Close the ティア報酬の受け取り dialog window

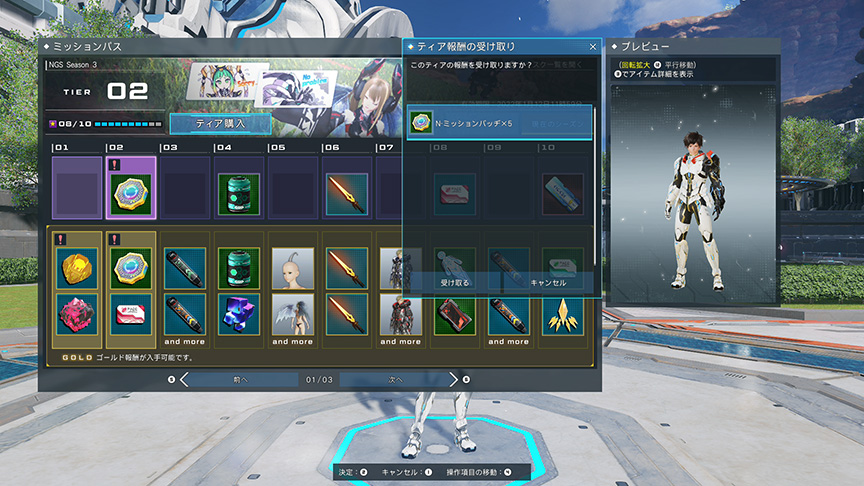click(x=593, y=47)
